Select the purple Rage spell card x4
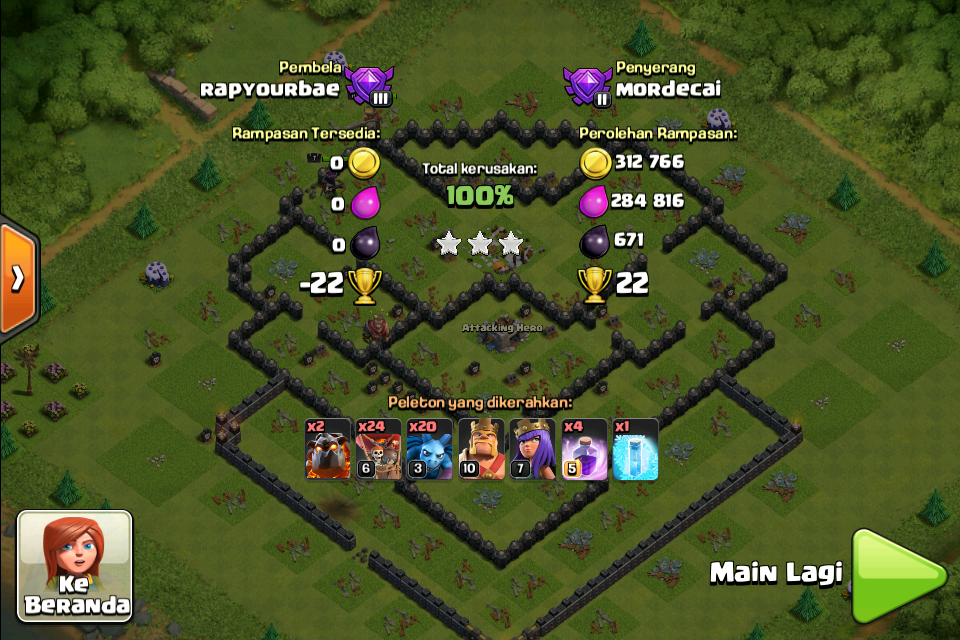Screen dimensions: 960x640 click(584, 449)
